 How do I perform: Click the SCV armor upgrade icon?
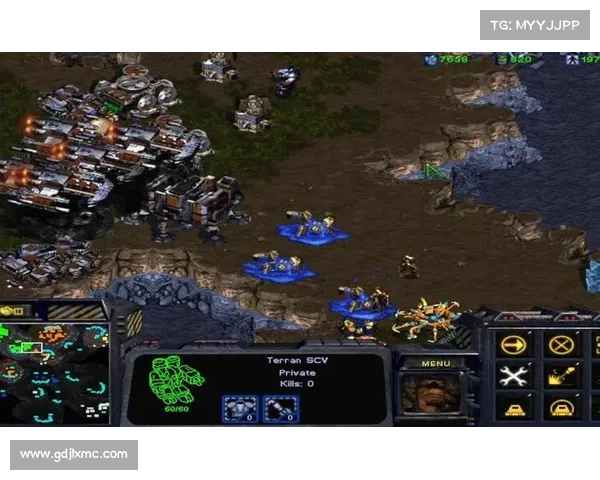pos(239,408)
